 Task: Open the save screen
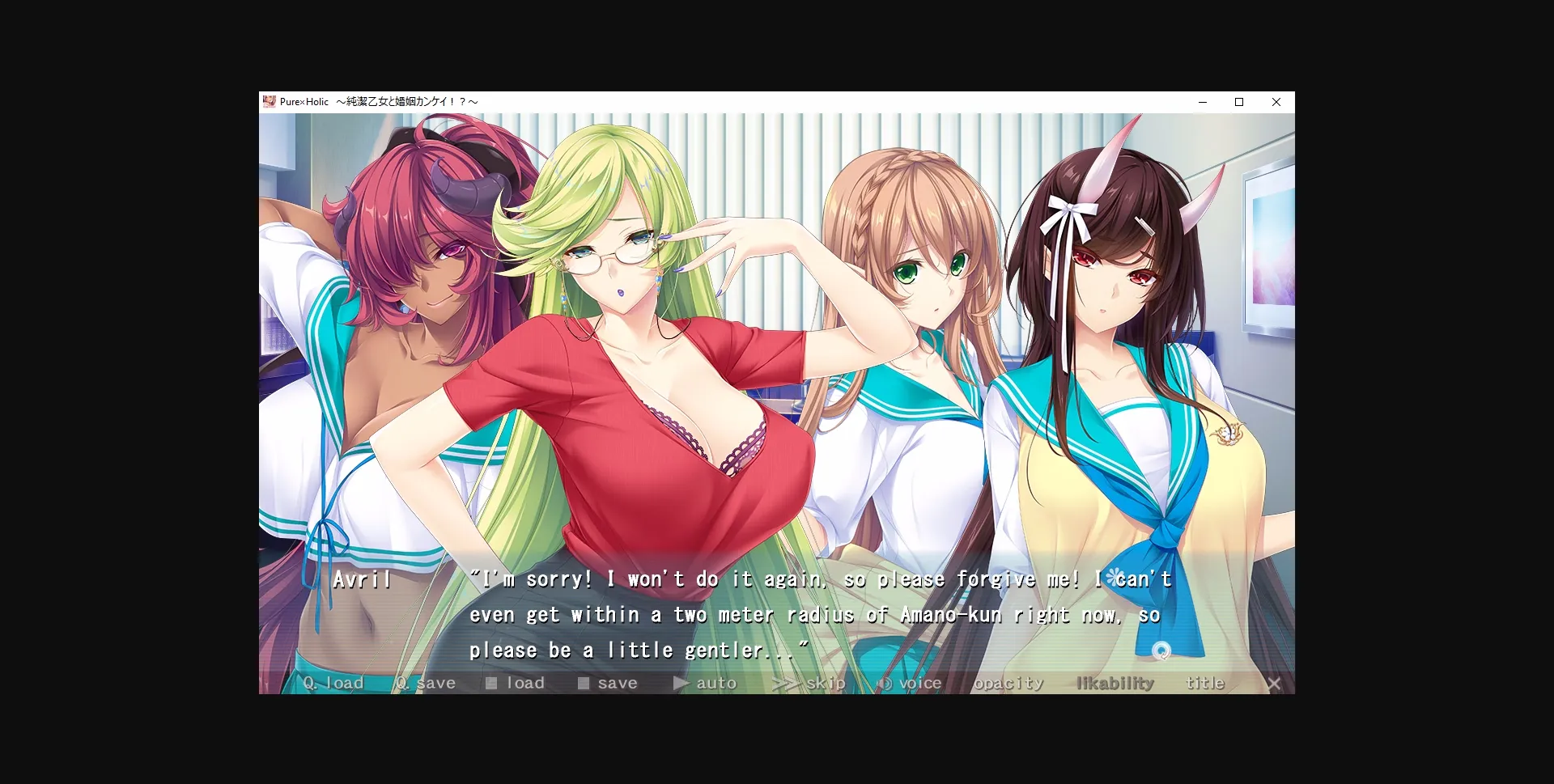pos(617,682)
